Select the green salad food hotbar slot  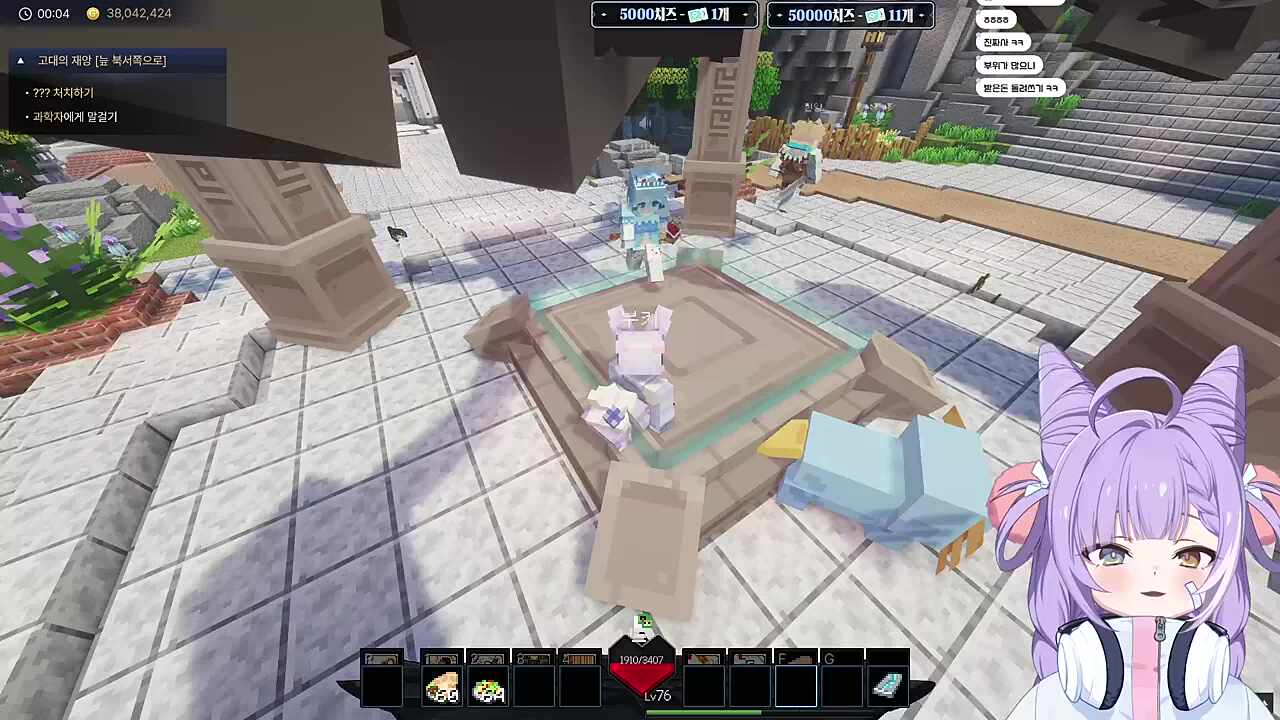pos(488,688)
